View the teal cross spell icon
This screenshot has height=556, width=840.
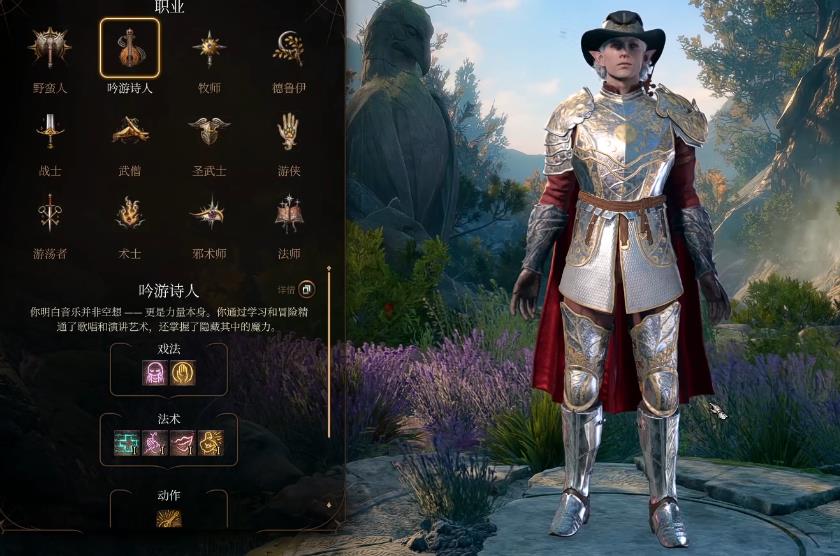[x=127, y=442]
